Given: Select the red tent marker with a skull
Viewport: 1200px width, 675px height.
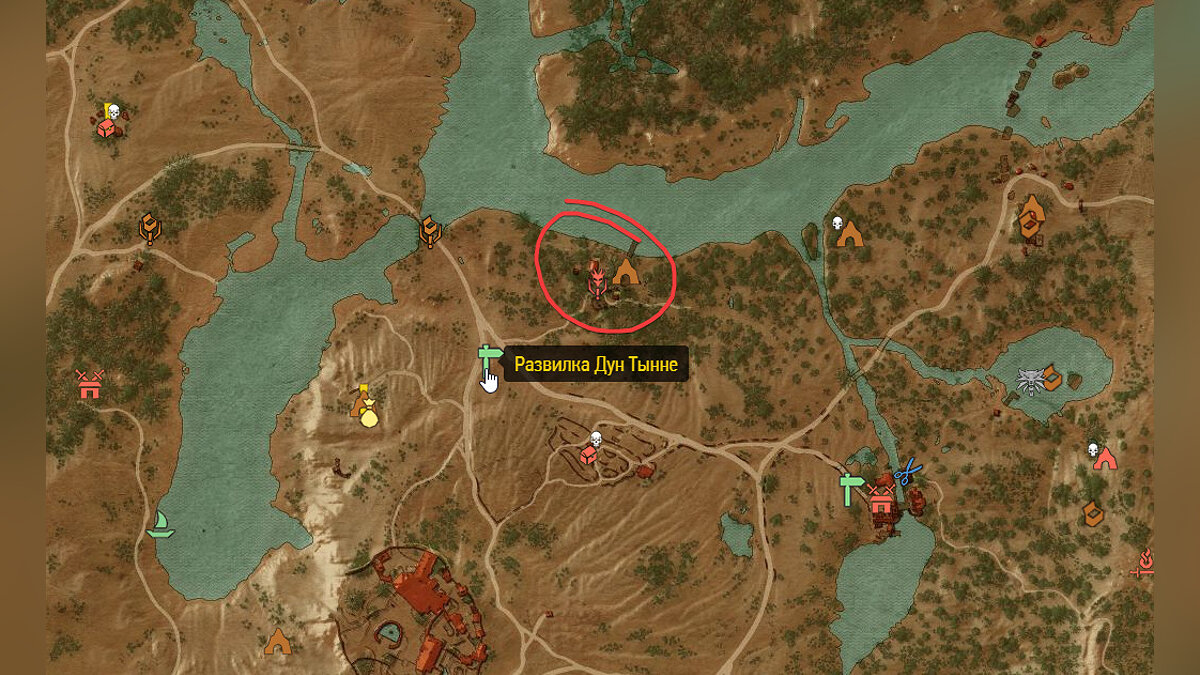Looking at the screenshot, I should (1104, 458).
